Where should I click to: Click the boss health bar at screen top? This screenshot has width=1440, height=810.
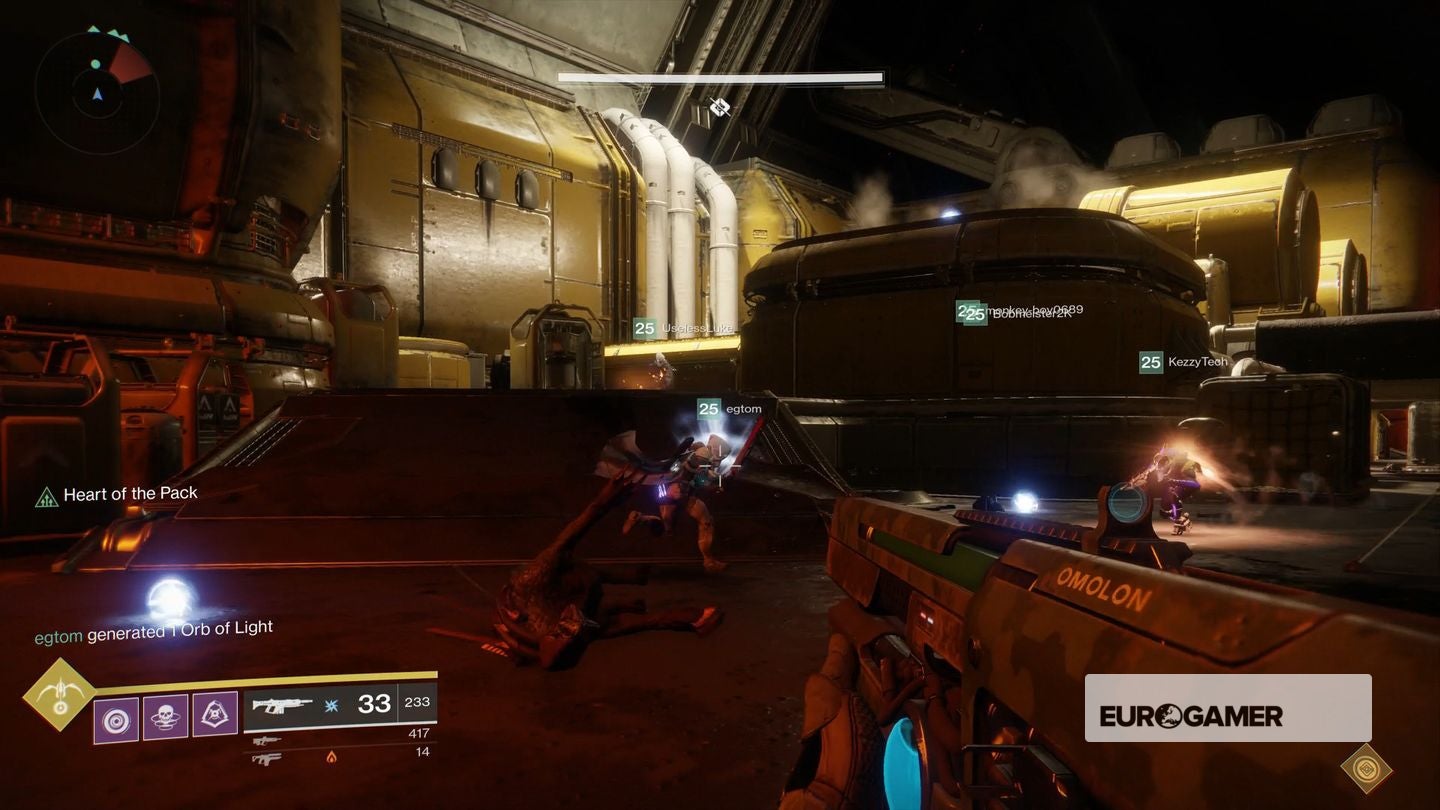tap(720, 77)
